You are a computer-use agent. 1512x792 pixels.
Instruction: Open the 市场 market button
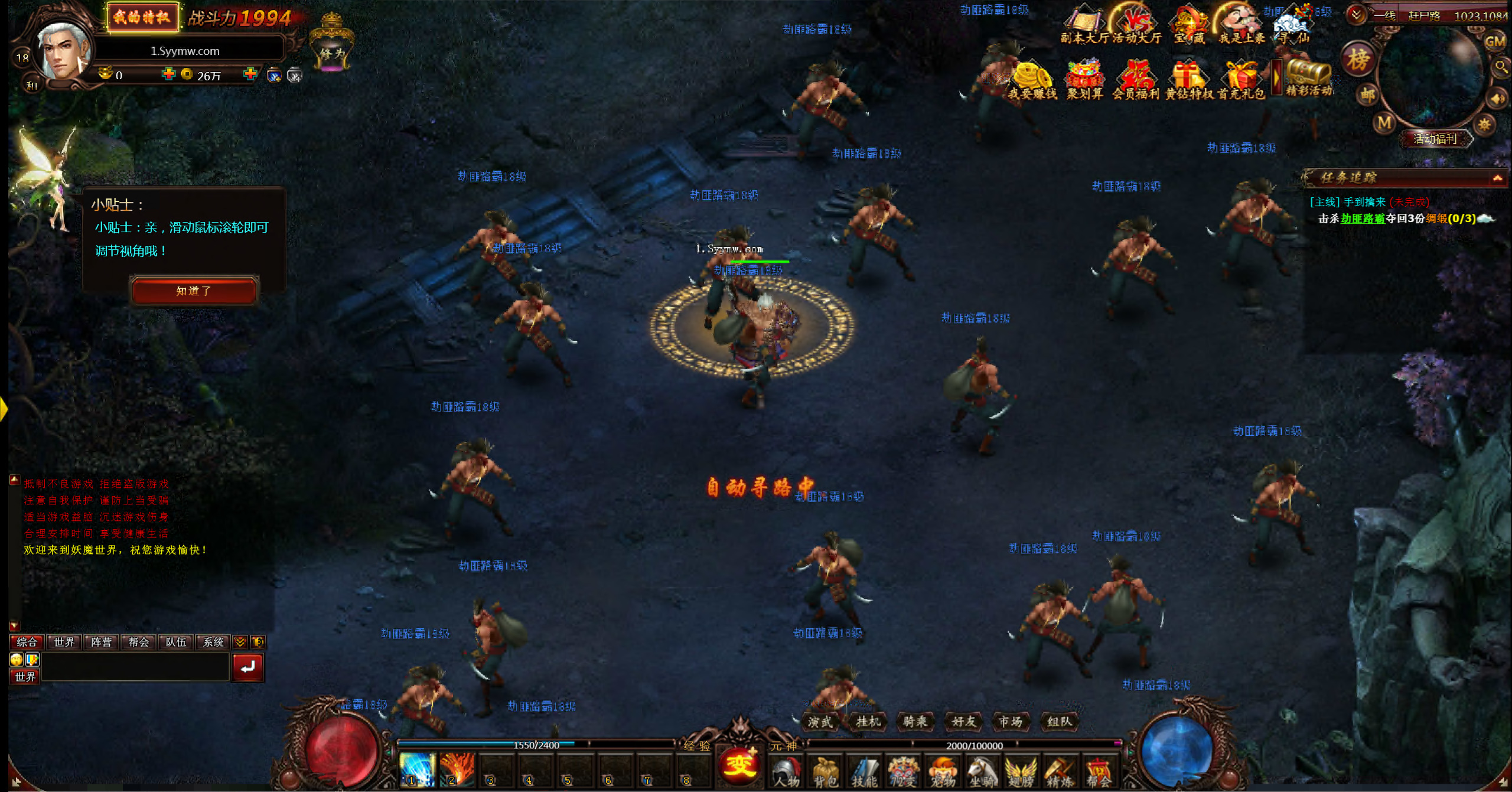1011,721
